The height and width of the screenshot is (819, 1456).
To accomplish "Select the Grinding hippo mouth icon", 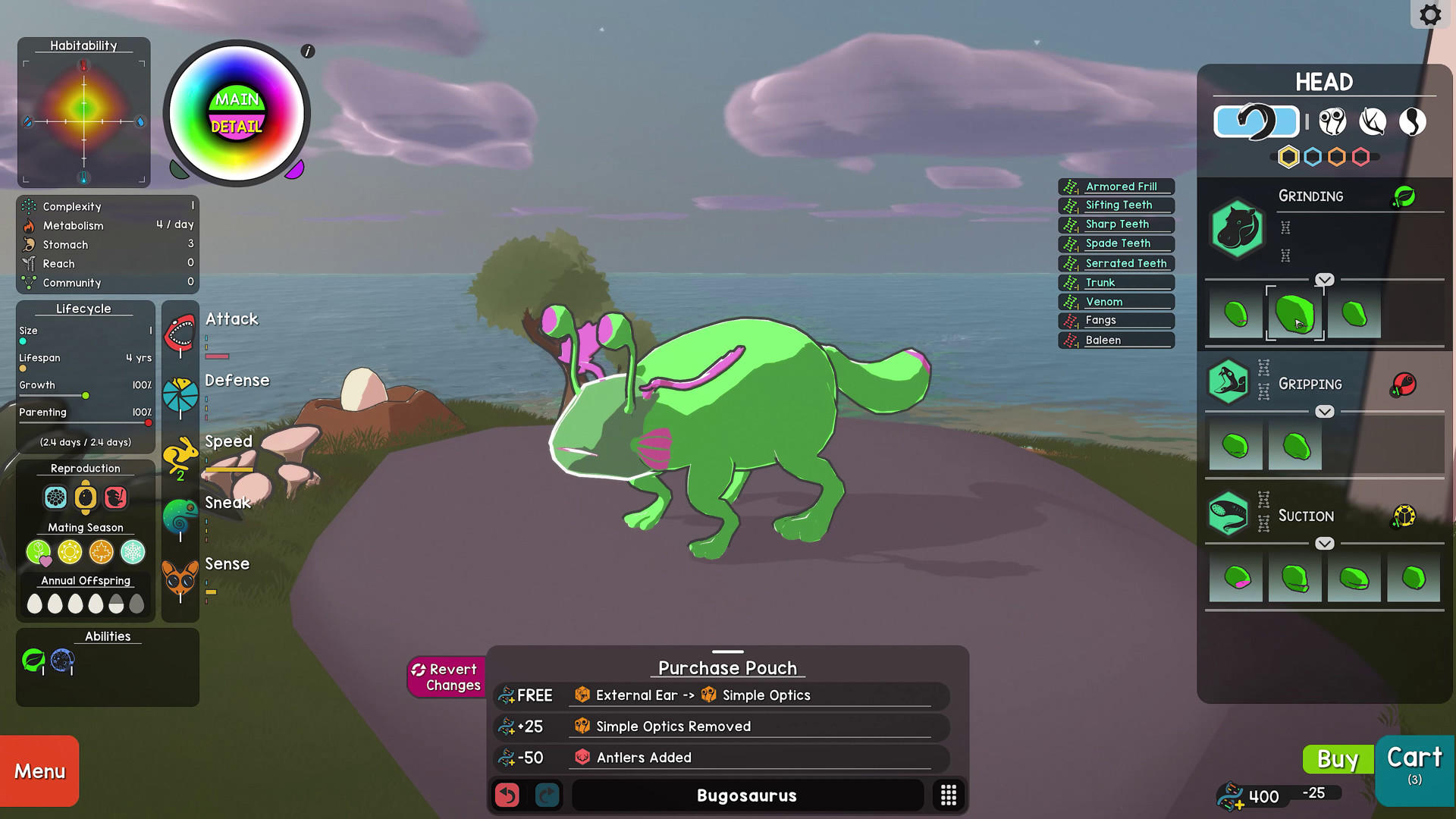I will coord(1236,229).
